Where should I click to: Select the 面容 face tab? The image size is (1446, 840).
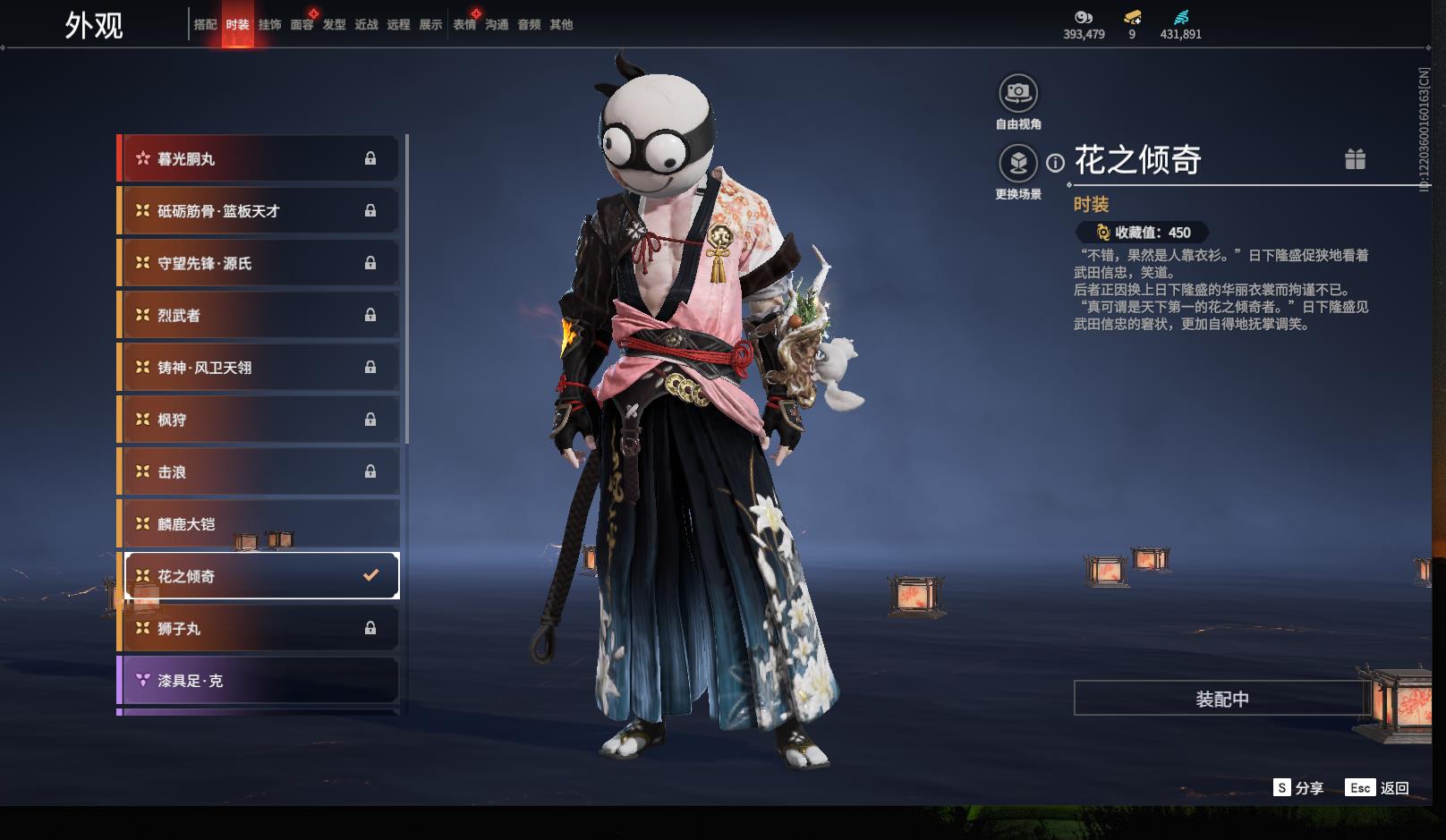302,24
